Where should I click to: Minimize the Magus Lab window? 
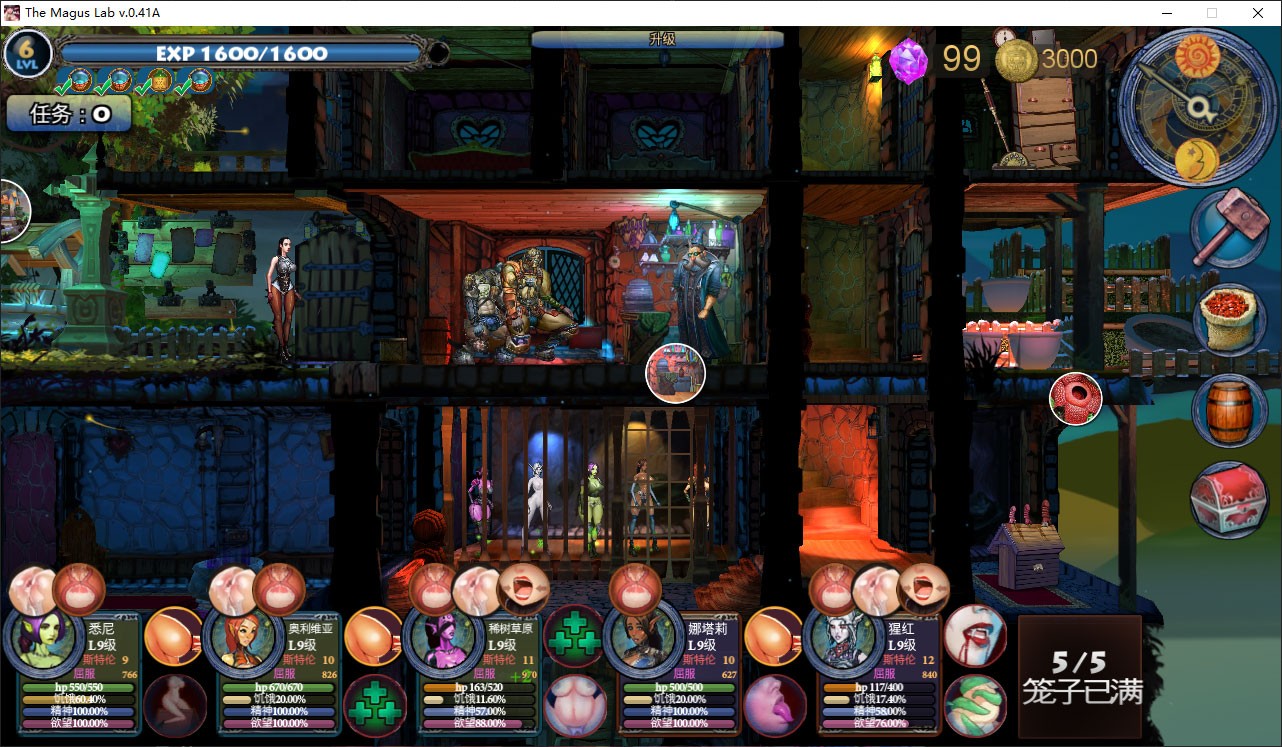pos(1166,13)
